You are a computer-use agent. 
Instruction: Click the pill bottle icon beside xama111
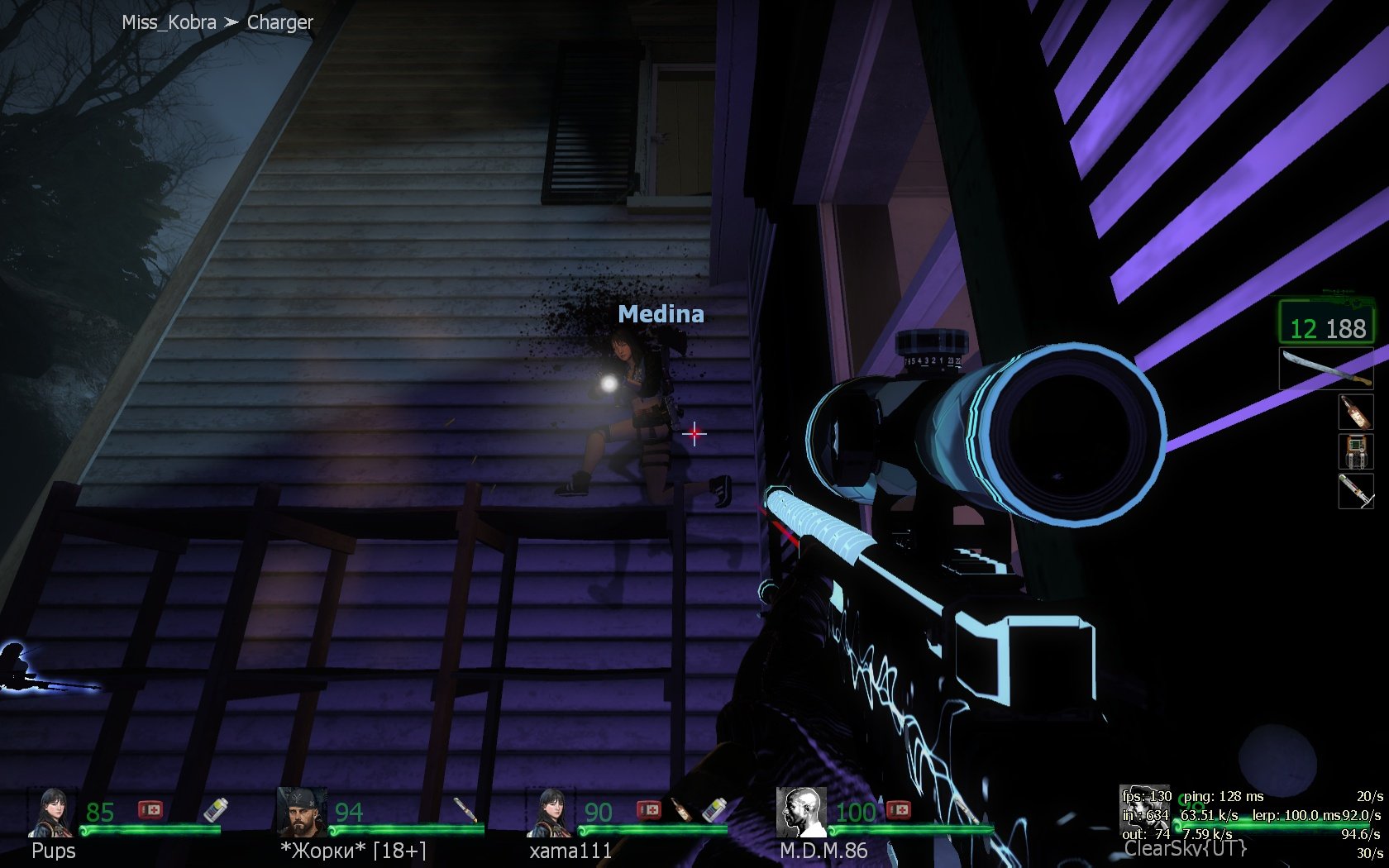[714, 810]
